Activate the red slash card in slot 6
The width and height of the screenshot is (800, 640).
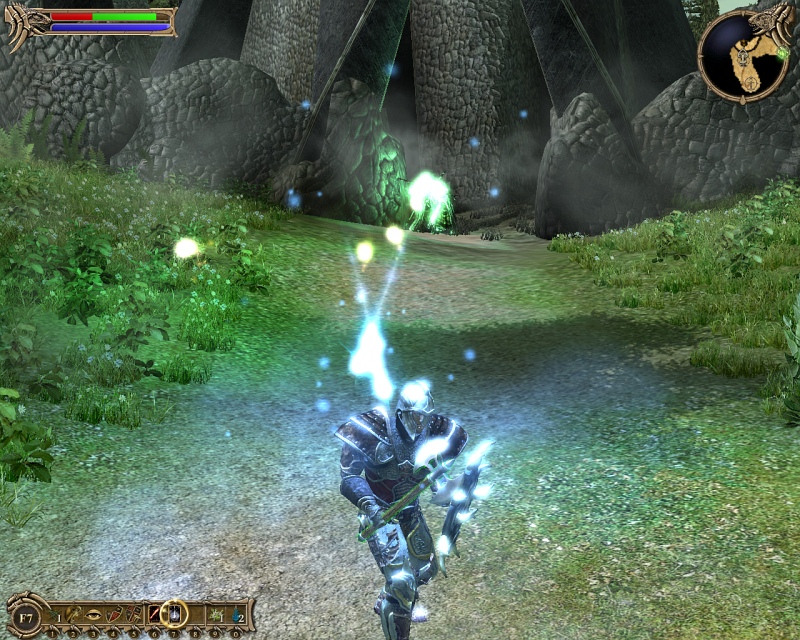[x=155, y=612]
